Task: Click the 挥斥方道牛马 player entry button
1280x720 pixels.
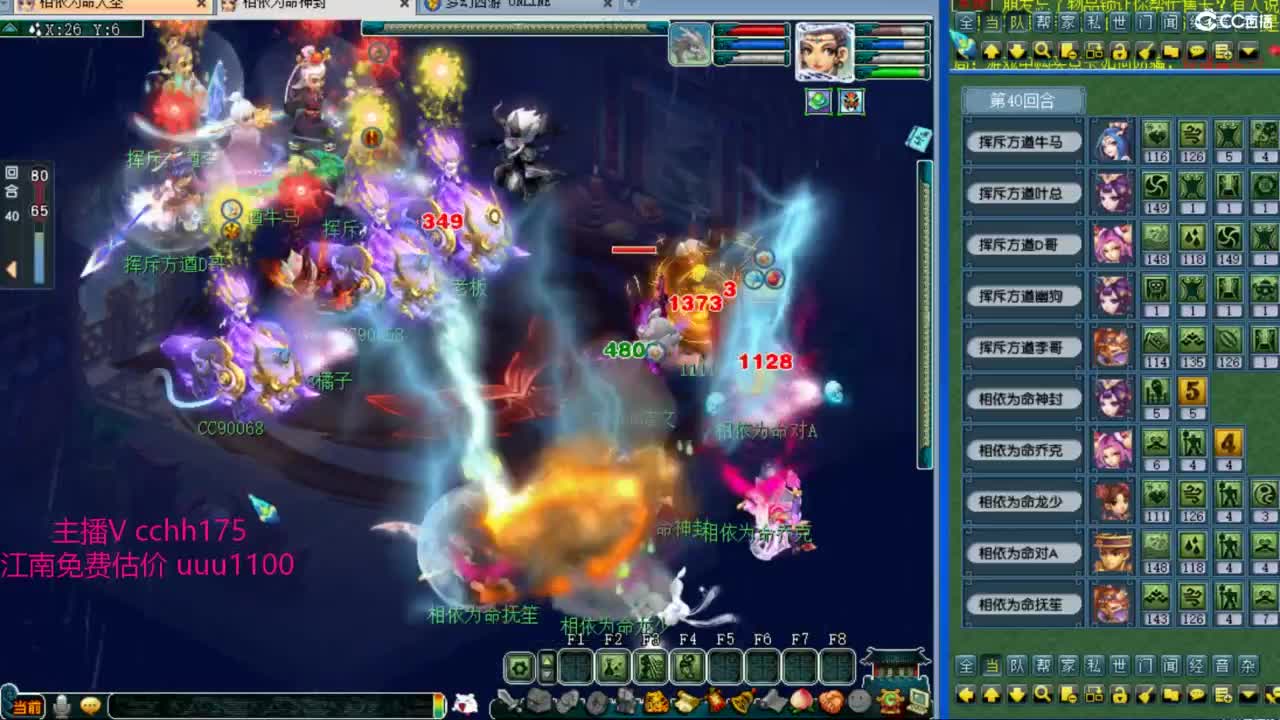Action: click(1022, 141)
